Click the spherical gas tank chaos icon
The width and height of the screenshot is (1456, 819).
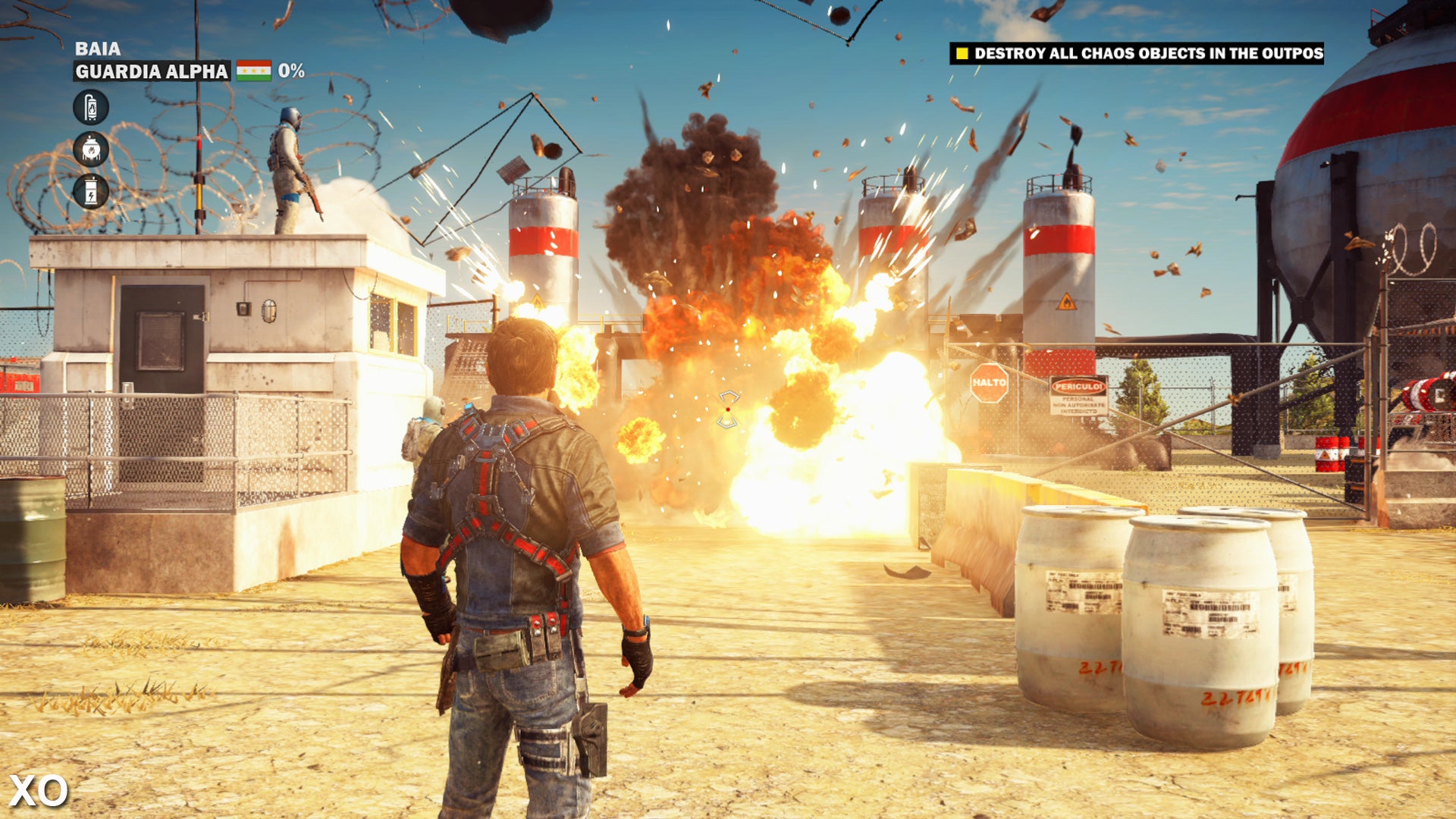[x=91, y=149]
